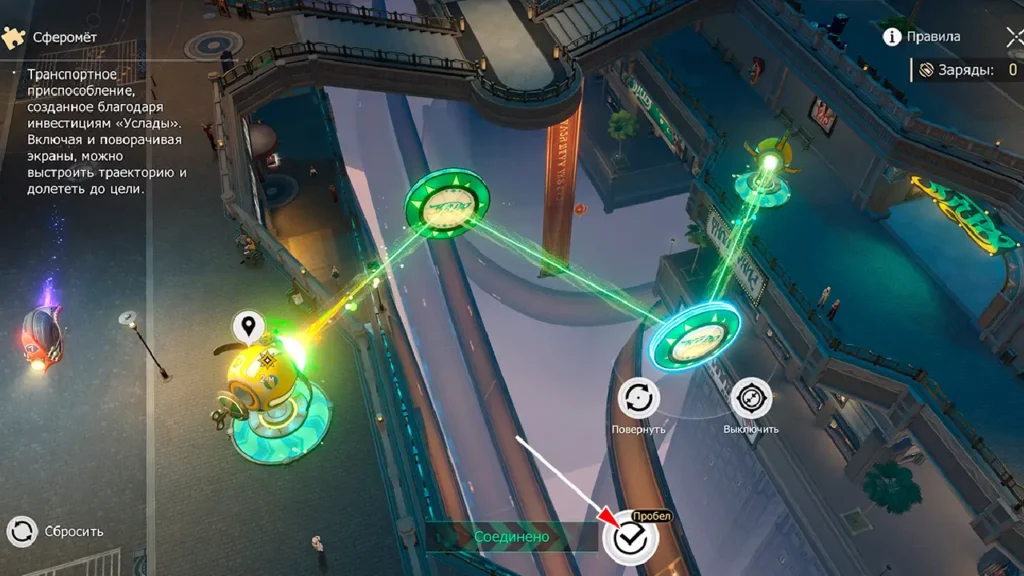The height and width of the screenshot is (576, 1024).
Task: Open the Правила info panel
Action: tap(921, 37)
